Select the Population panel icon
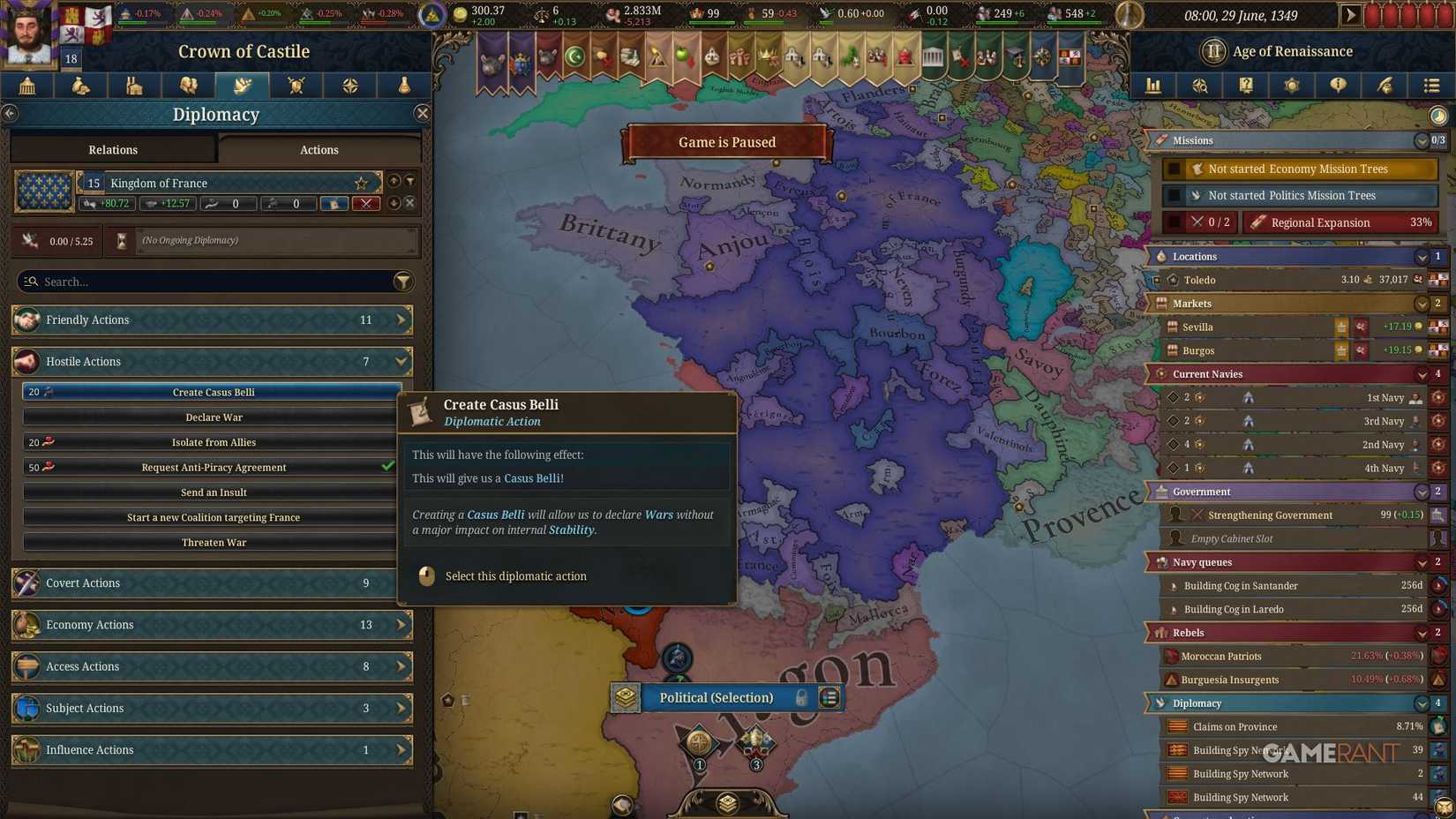This screenshot has width=1456, height=819. coord(188,86)
